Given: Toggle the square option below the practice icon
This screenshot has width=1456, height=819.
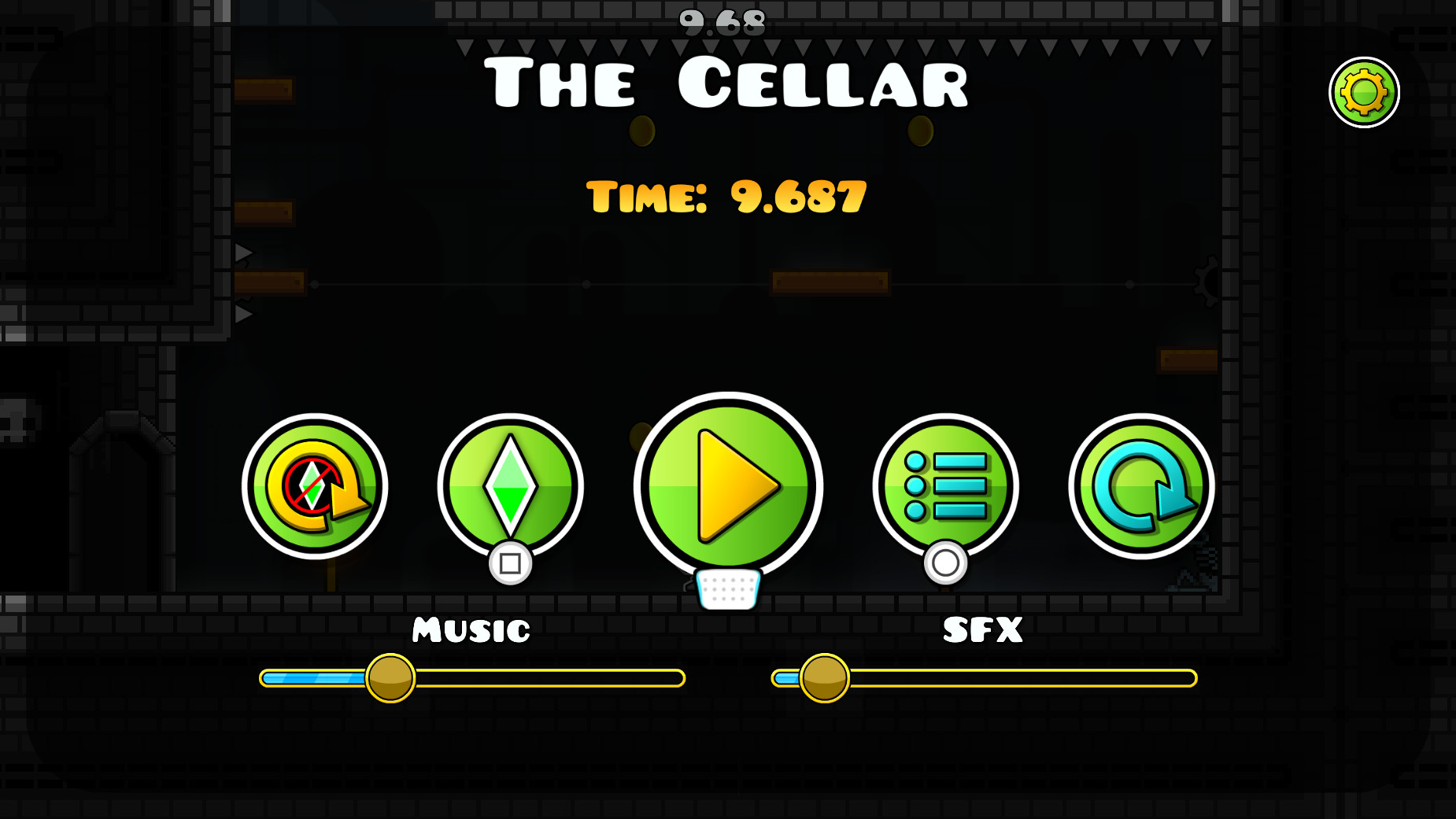Looking at the screenshot, I should coord(508,563).
